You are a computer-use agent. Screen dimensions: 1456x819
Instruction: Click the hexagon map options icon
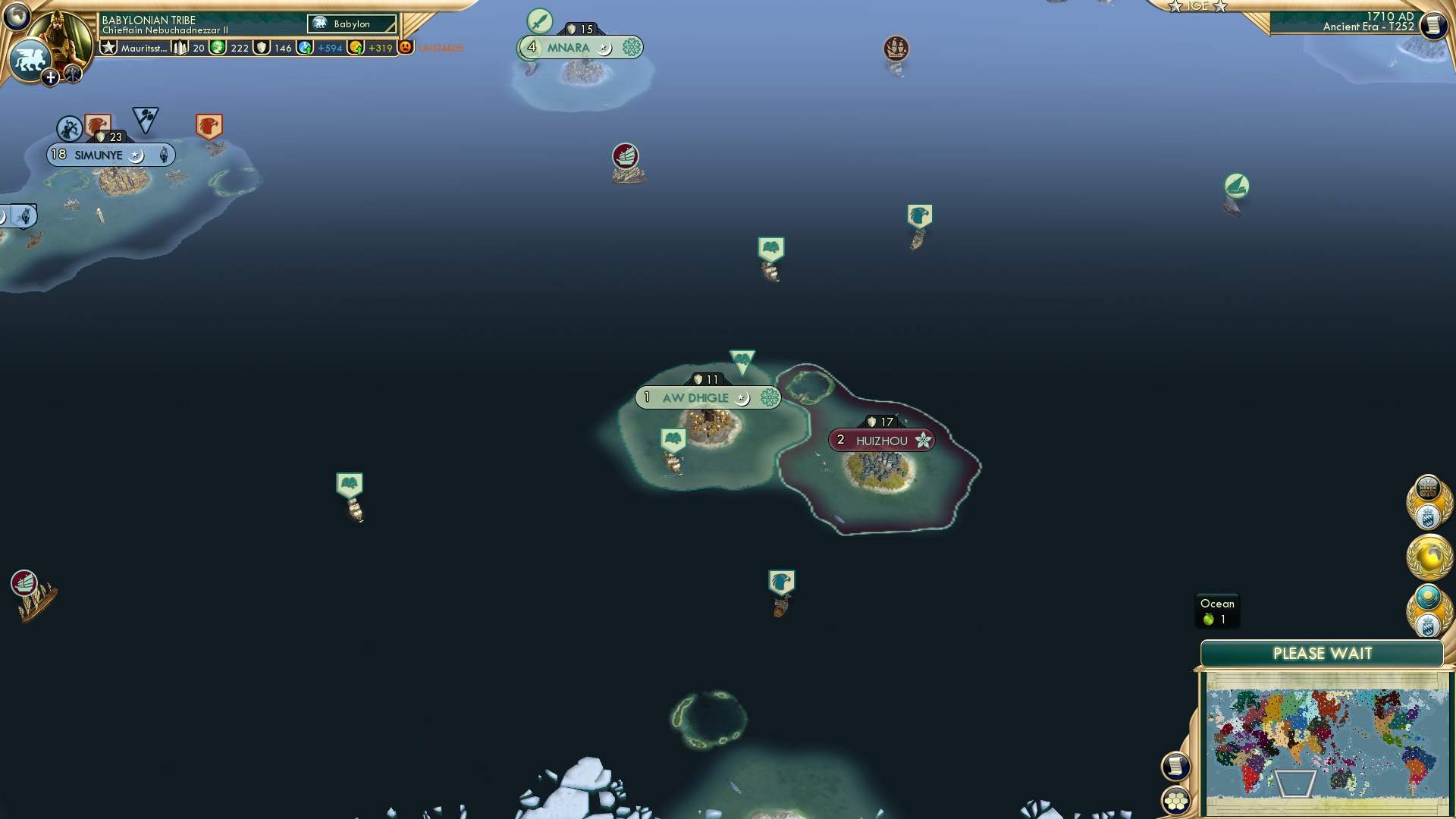click(x=1175, y=802)
